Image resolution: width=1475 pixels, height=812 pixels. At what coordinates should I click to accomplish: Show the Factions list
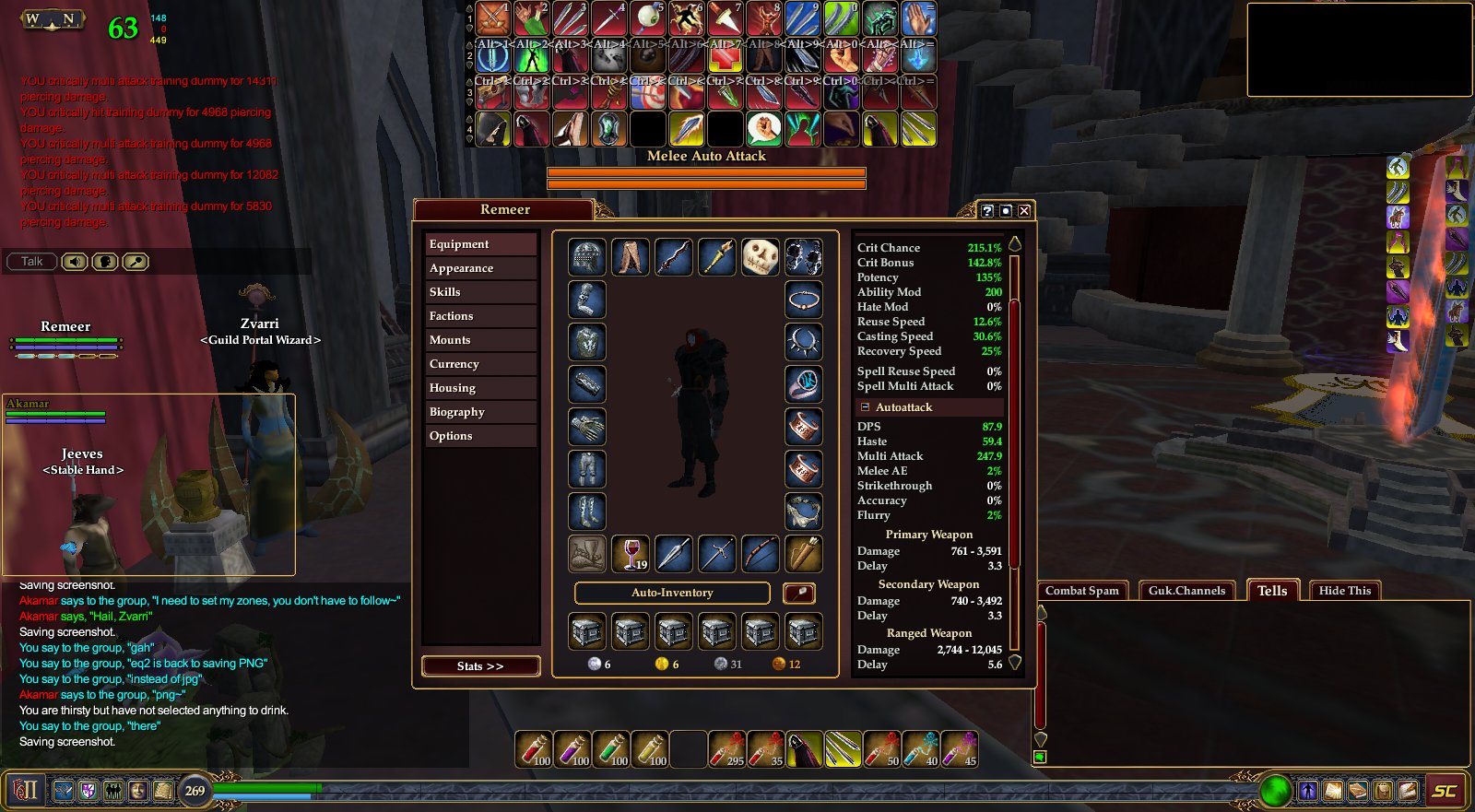click(480, 316)
